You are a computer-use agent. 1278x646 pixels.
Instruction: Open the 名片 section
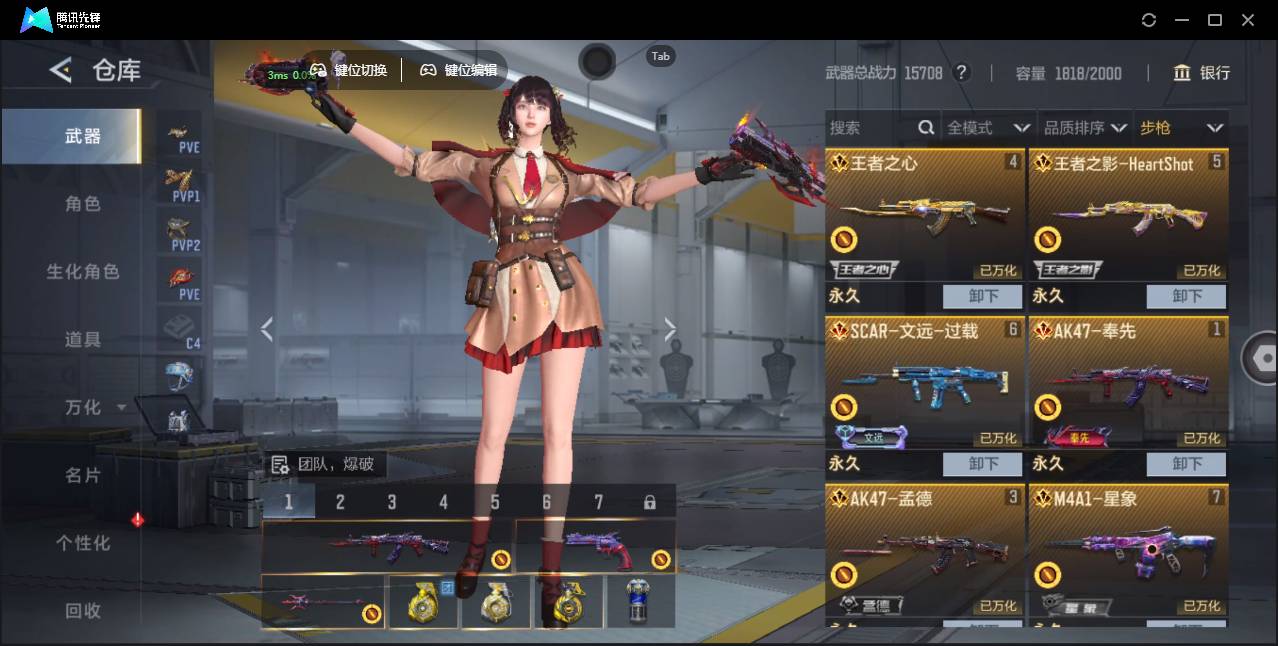(82, 475)
